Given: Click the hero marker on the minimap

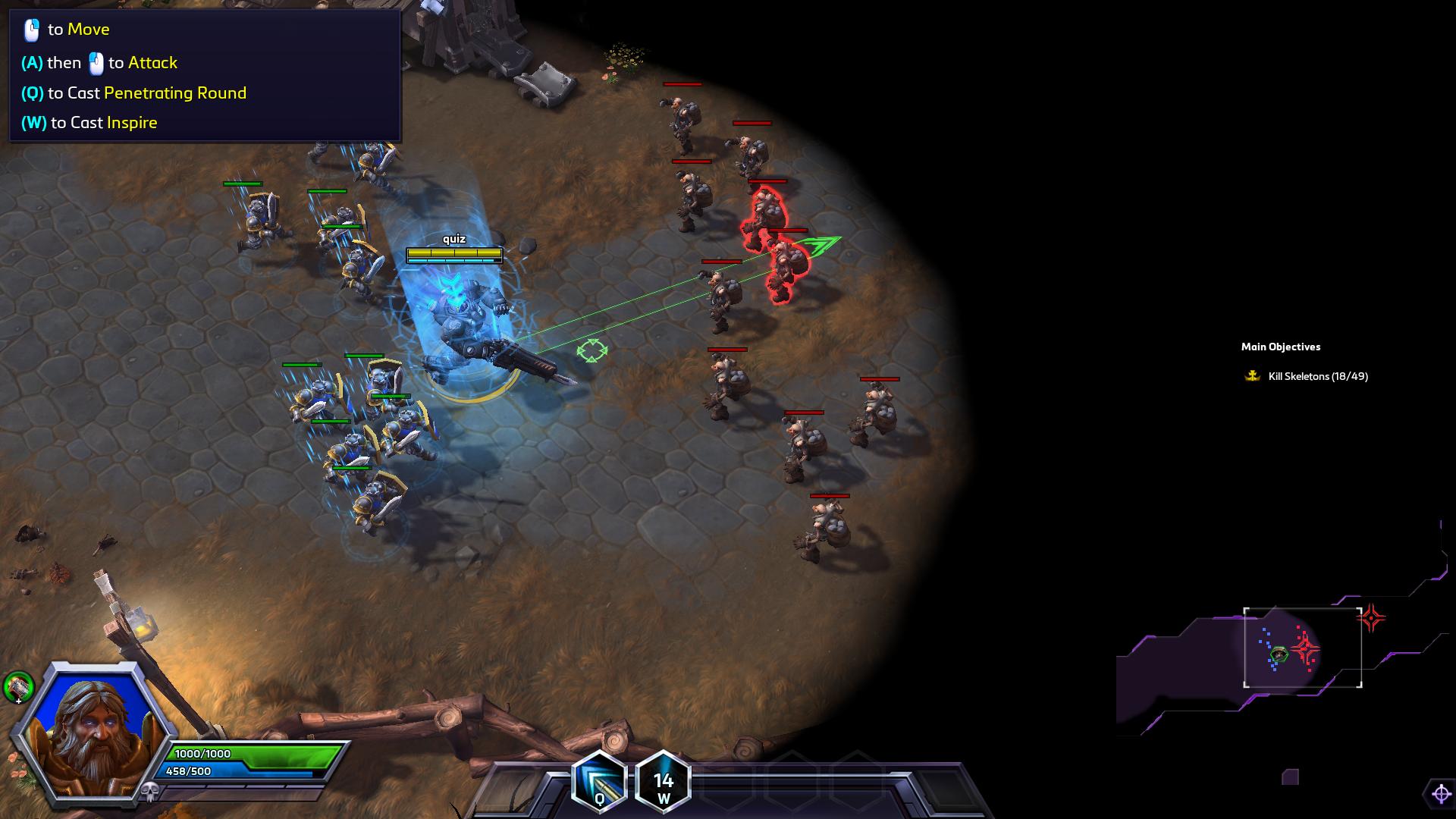Looking at the screenshot, I should point(1279,654).
